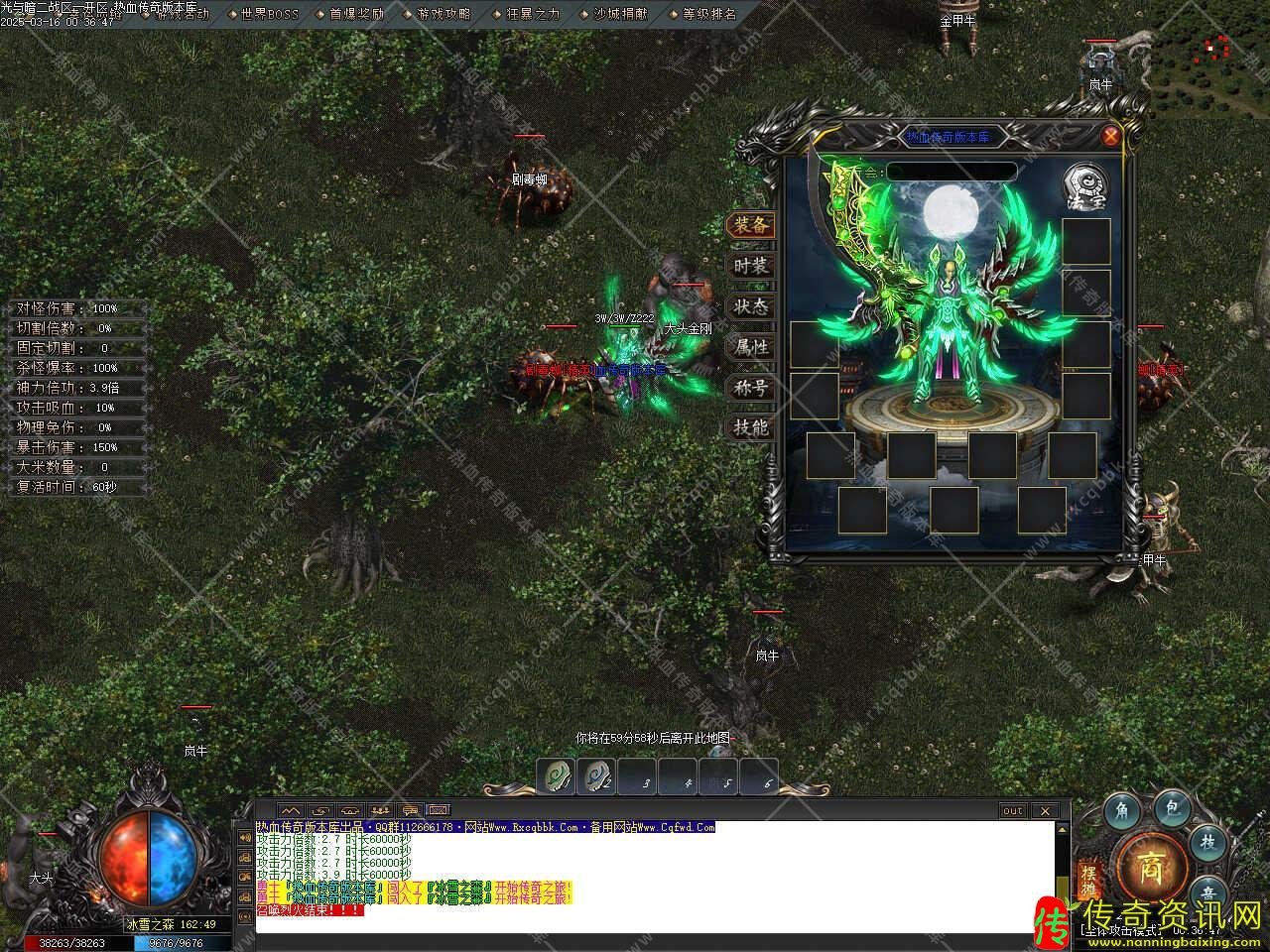Open the 沙城捐献 donation menu
Image resolution: width=1270 pixels, height=952 pixels.
[x=620, y=14]
